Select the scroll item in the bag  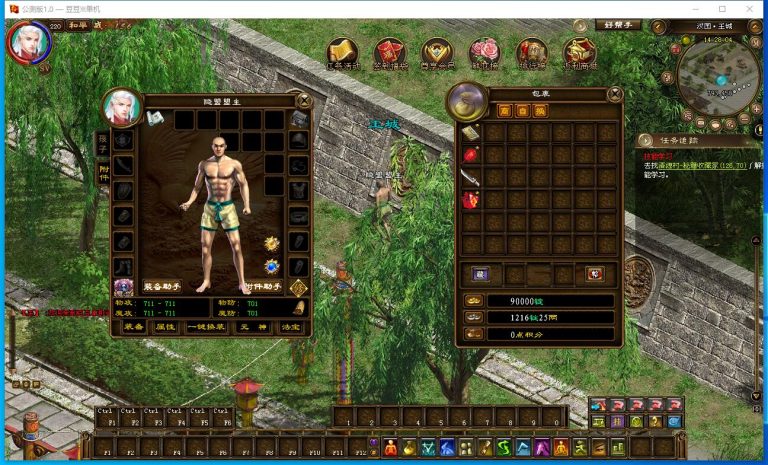[x=470, y=133]
